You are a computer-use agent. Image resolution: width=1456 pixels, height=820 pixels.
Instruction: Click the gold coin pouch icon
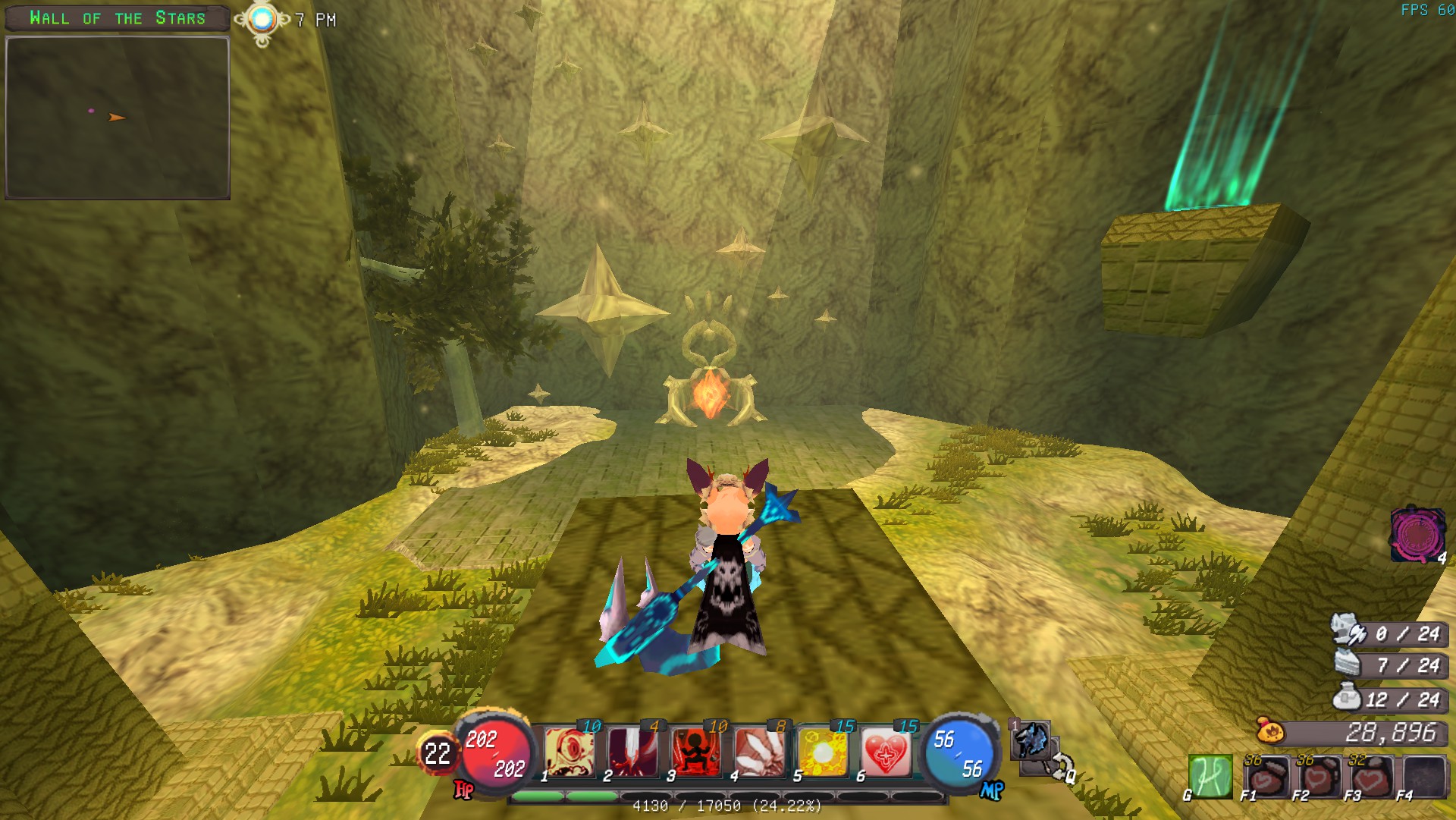[1270, 731]
